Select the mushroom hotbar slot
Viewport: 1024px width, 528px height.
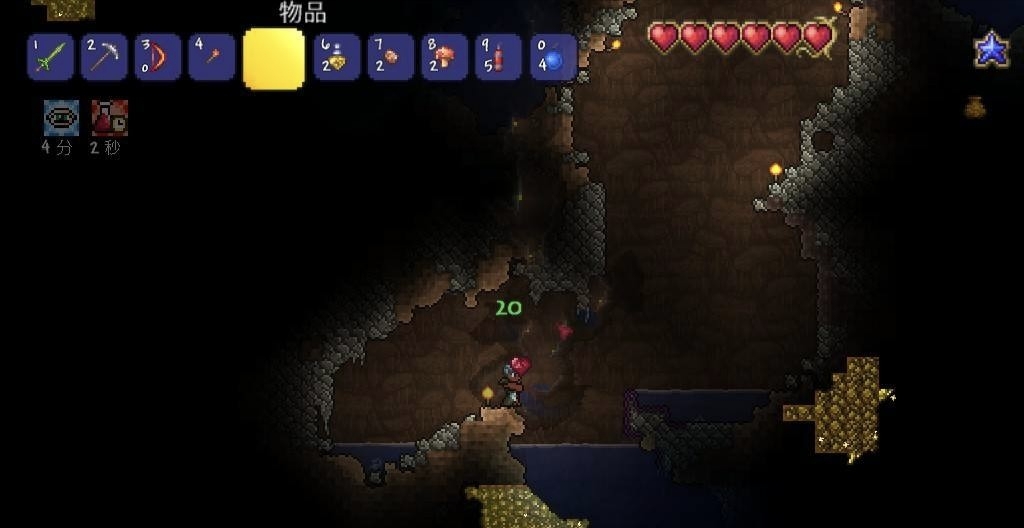coord(445,57)
